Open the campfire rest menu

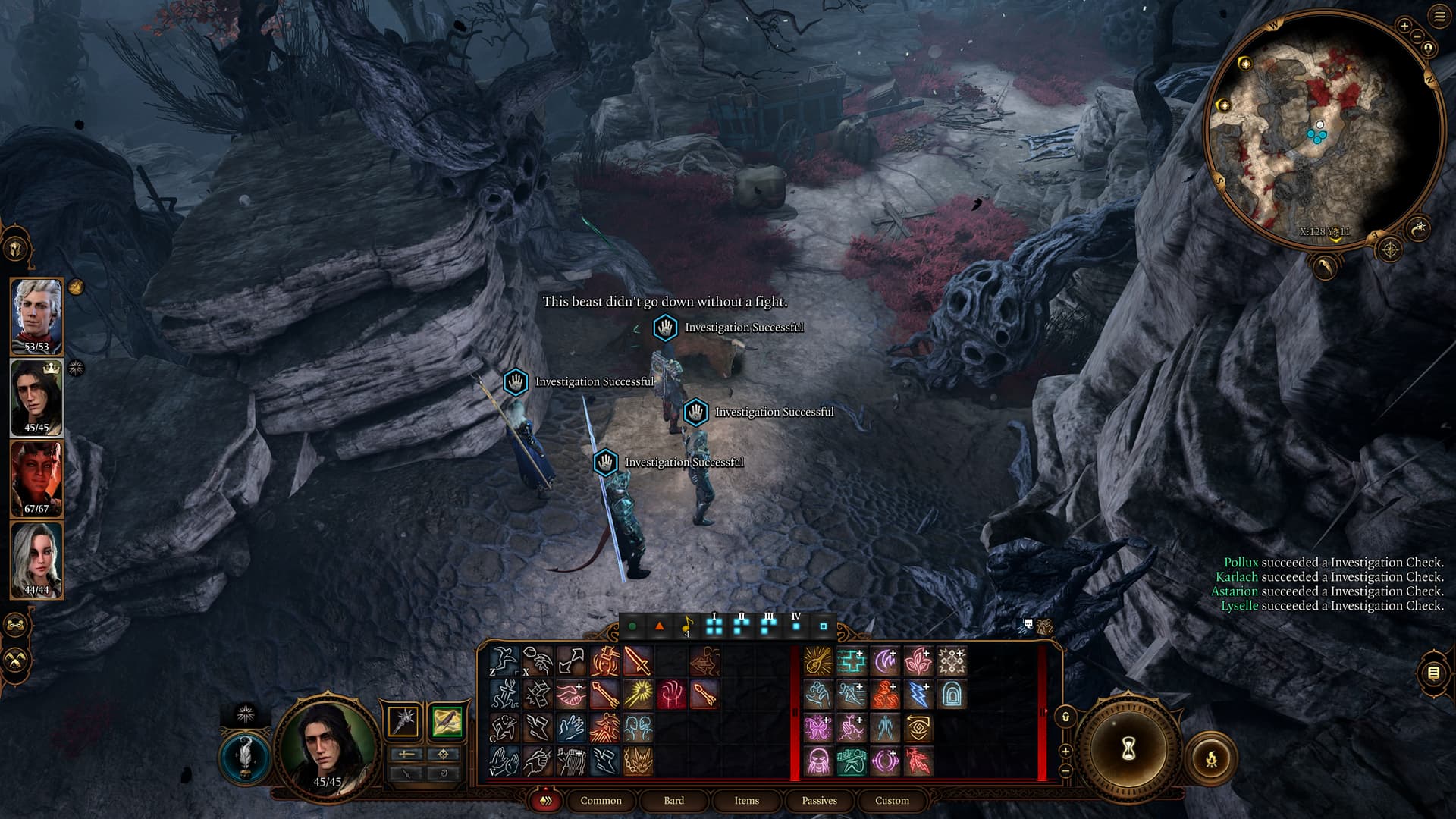1211,758
